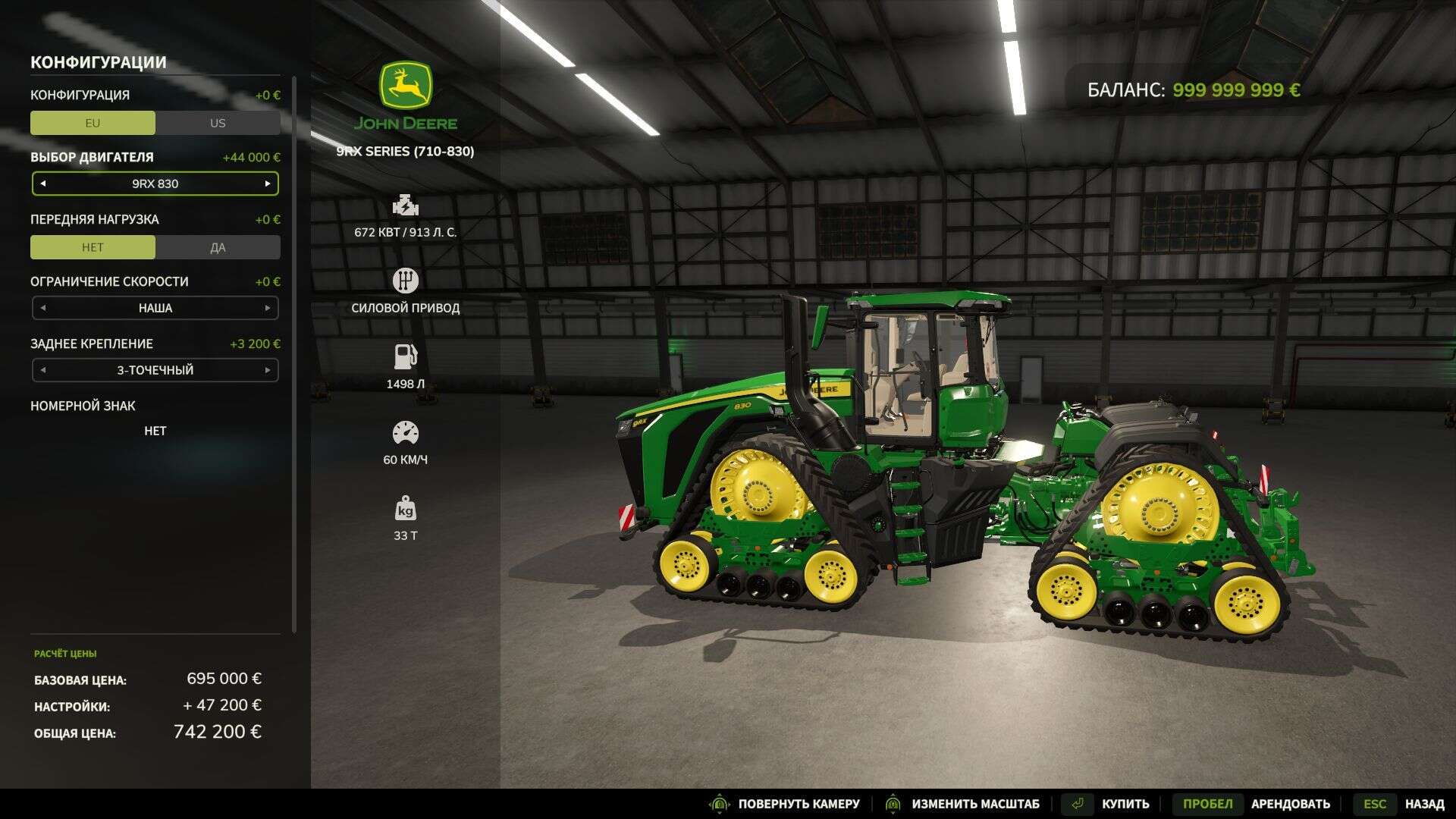Change rear attachment from 3-ТОЧЕЧНЫЙ

point(267,370)
